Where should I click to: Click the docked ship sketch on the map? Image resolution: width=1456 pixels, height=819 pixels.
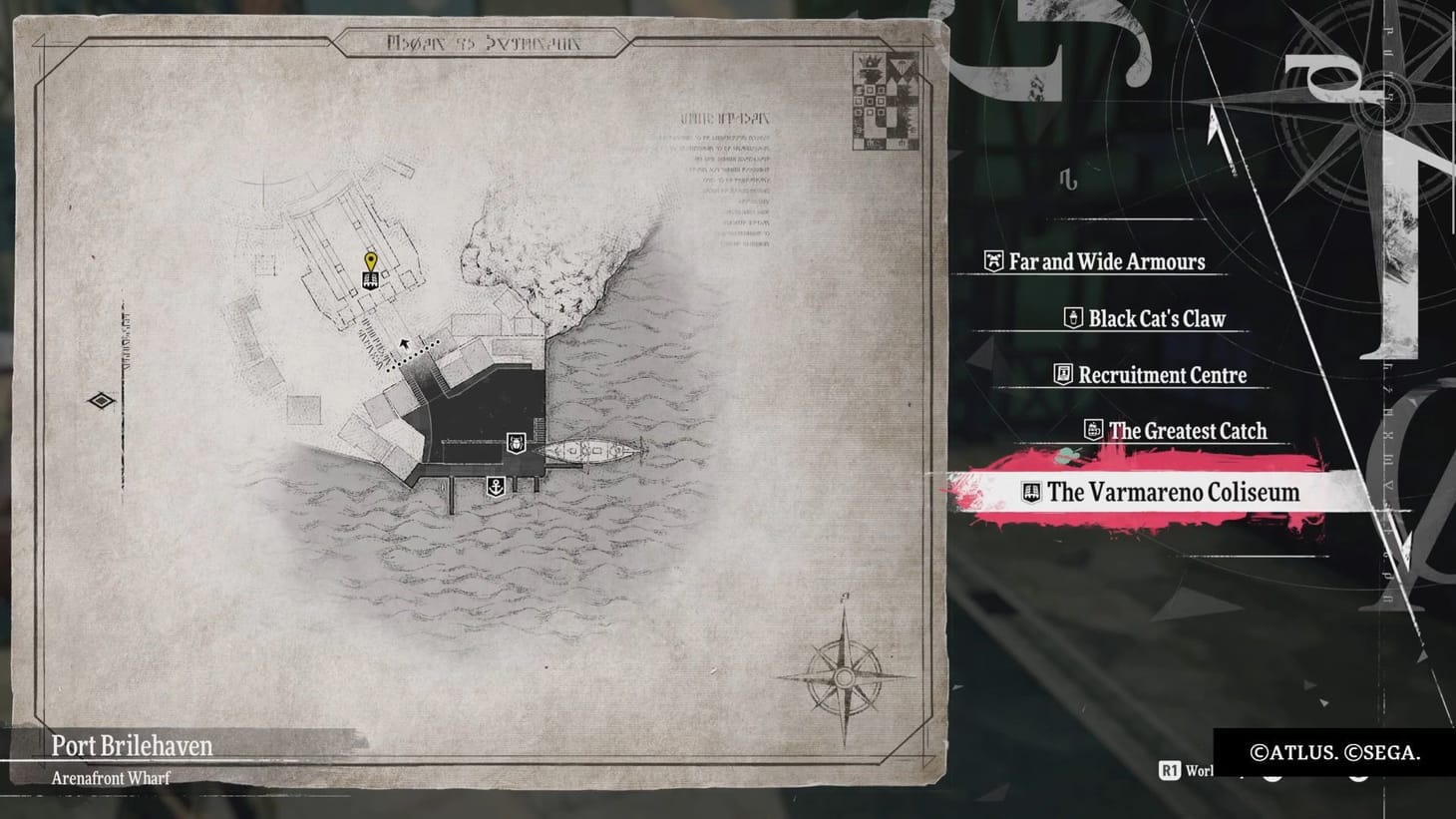(x=590, y=448)
